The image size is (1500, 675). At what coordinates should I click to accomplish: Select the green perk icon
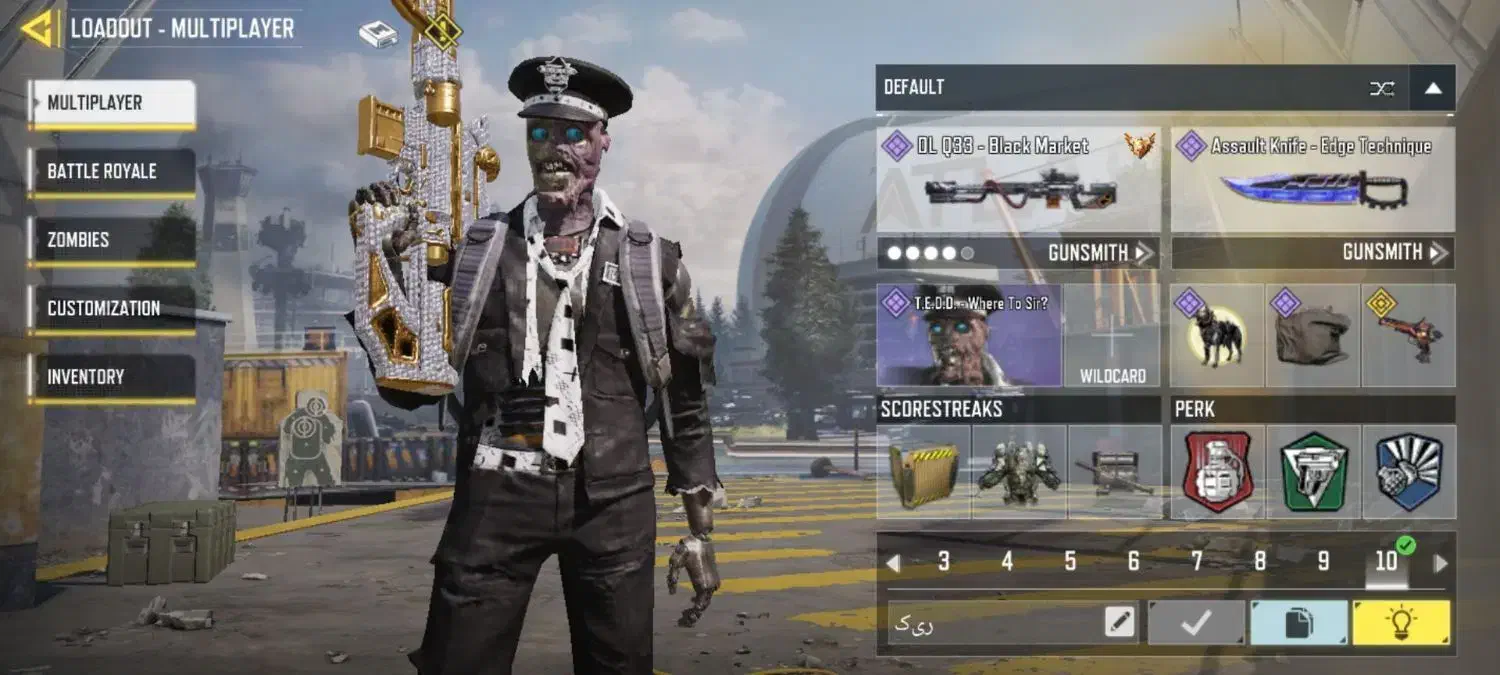(x=1313, y=472)
